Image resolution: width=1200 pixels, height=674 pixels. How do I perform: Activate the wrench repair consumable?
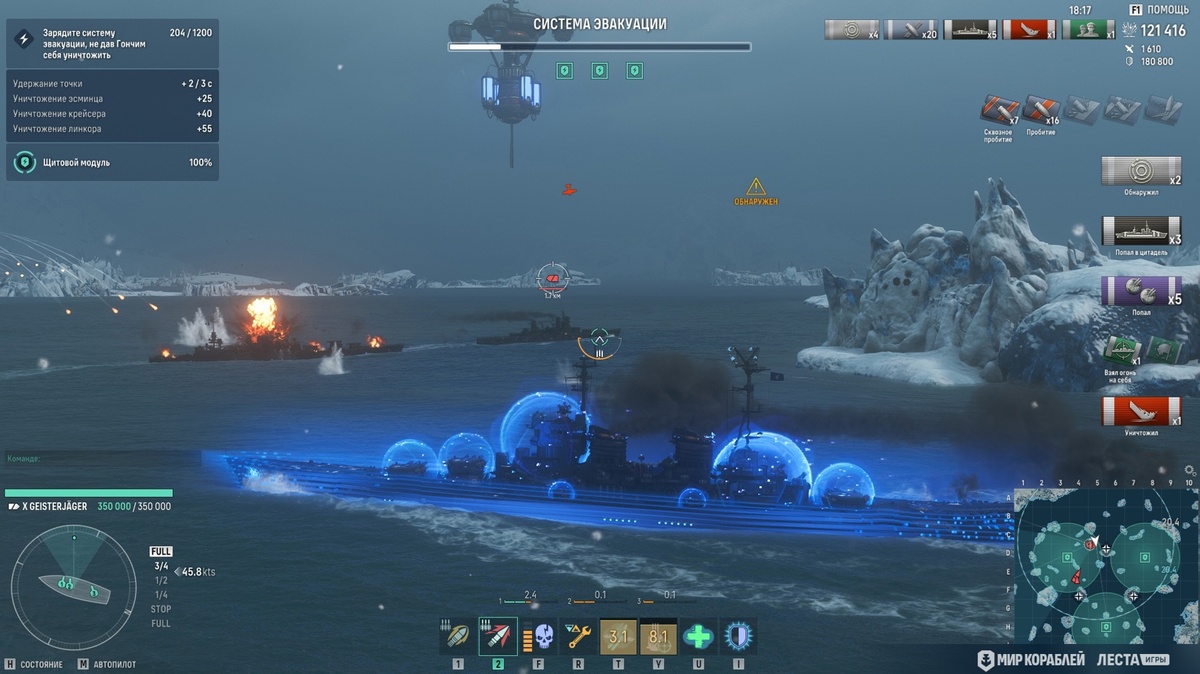click(578, 636)
